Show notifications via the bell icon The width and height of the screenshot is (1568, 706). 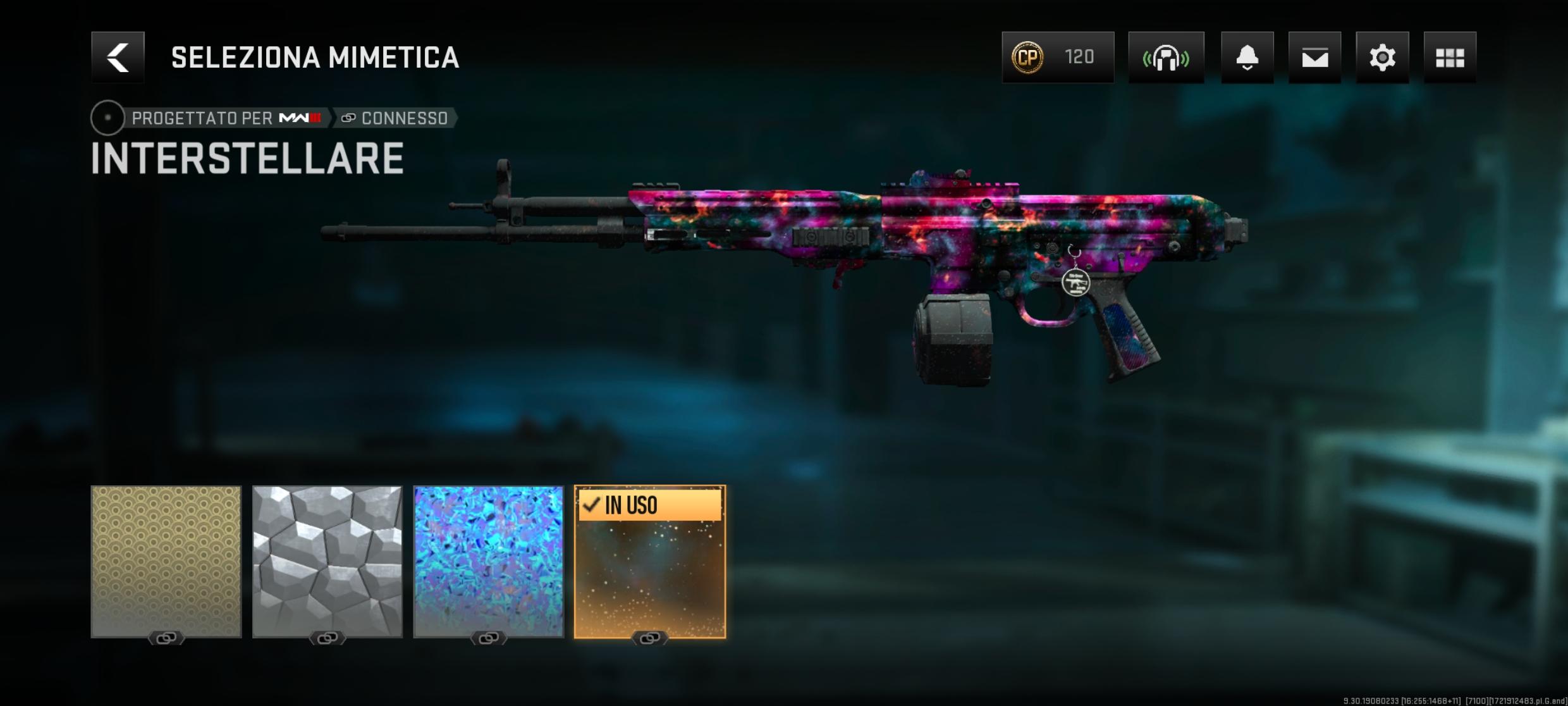pos(1247,58)
